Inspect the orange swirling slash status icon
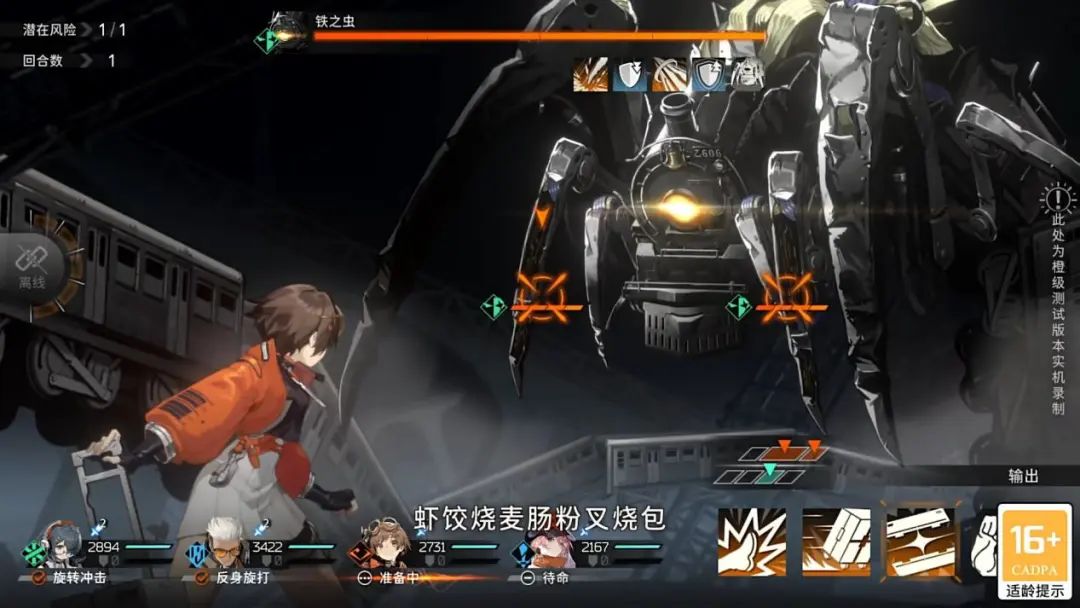 tap(669, 75)
